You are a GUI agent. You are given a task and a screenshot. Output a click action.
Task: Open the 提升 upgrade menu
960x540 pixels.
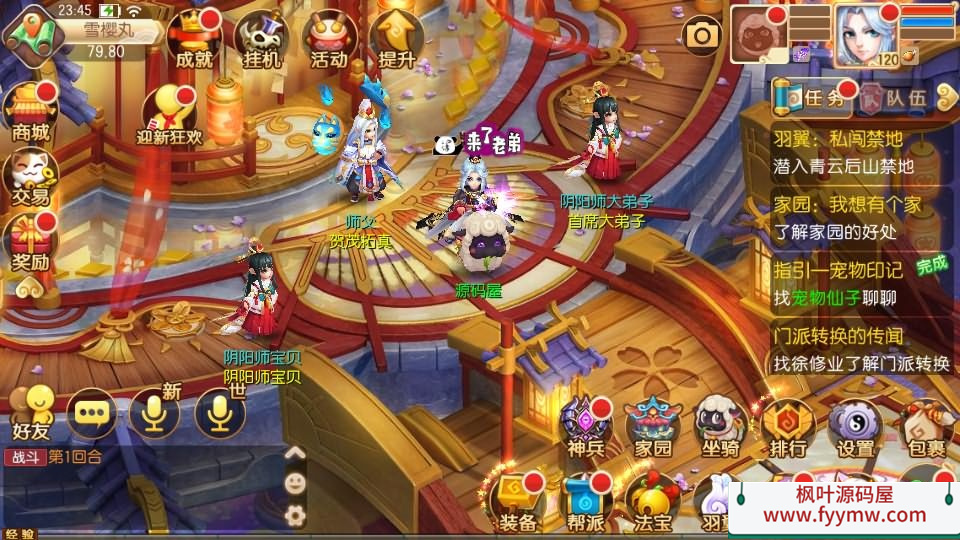coord(397,39)
